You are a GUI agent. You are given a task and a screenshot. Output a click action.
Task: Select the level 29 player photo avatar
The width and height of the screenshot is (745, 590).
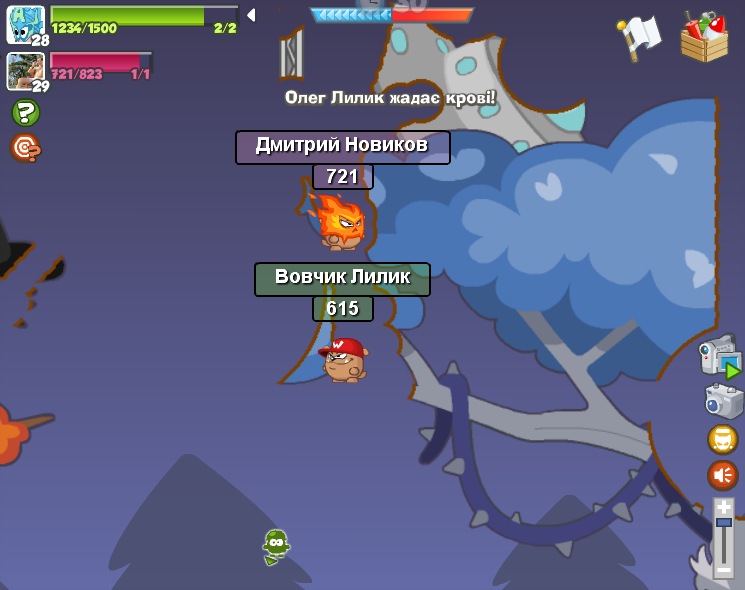point(25,70)
